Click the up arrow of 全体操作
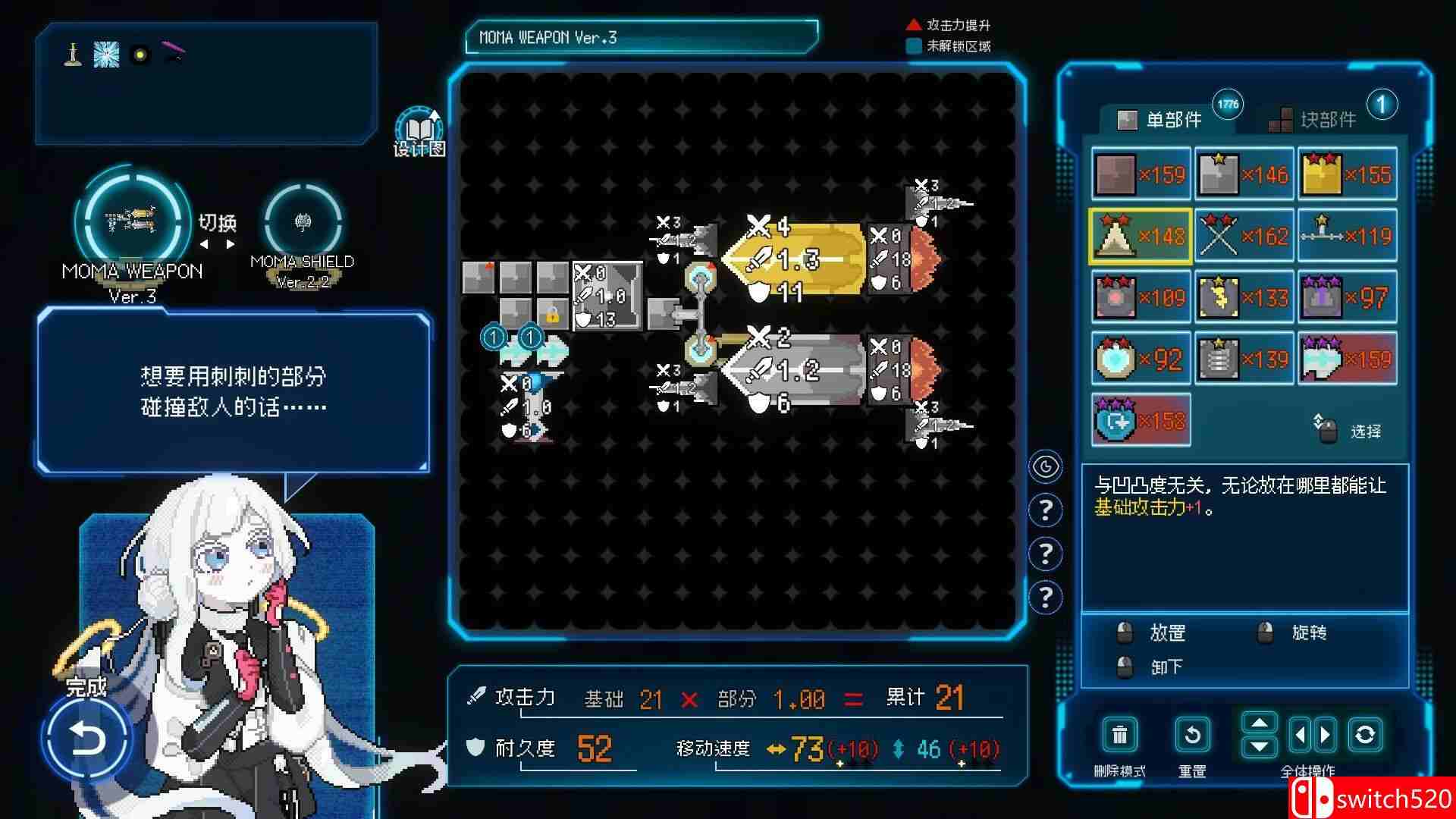The width and height of the screenshot is (1456, 819). click(x=1259, y=722)
